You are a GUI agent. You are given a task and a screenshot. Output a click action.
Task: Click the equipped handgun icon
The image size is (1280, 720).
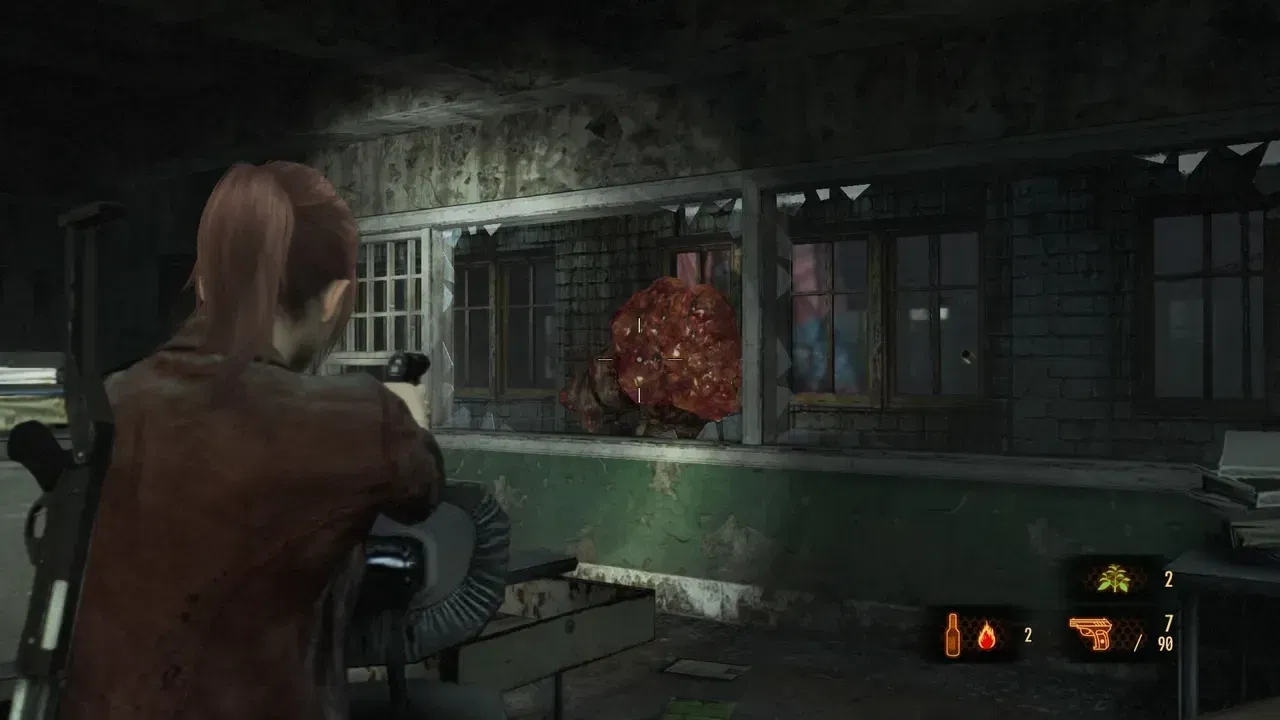coord(1090,634)
